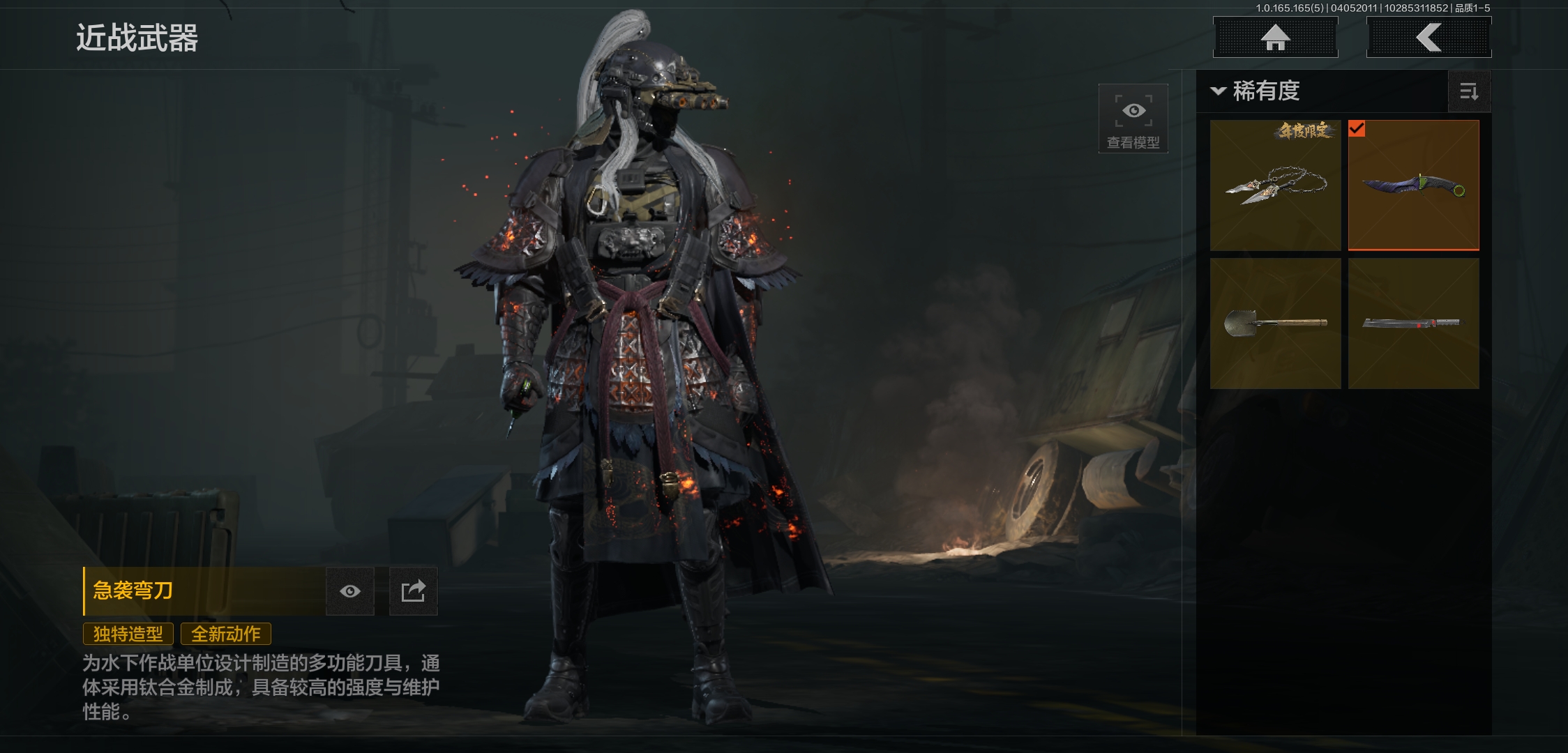The image size is (1568, 753).
Task: Preview 急袭弯刀 with the eye icon
Action: (350, 591)
